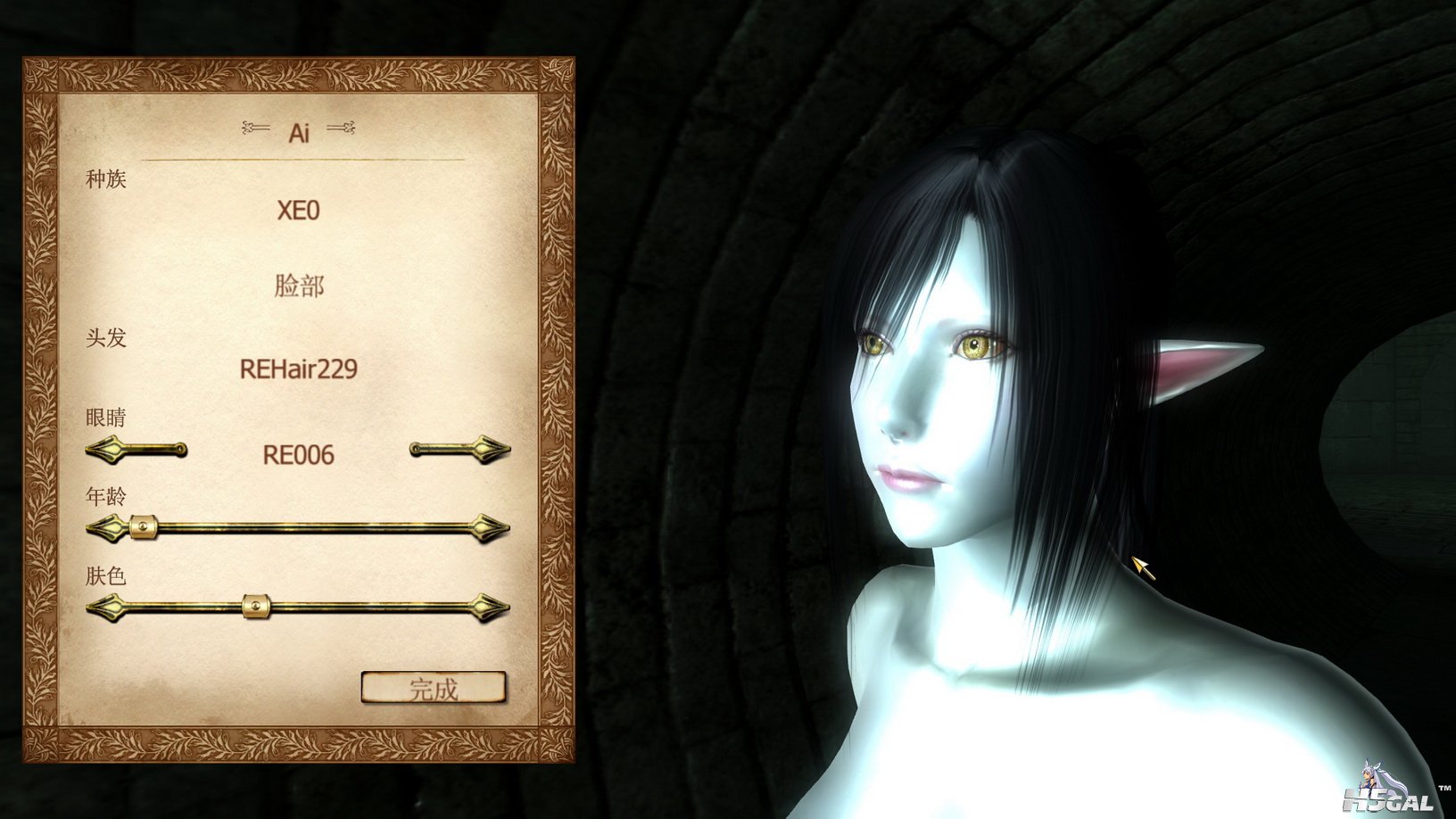Click the skin tone slider handle
Image resolution: width=1456 pixels, height=819 pixels.
(x=256, y=607)
